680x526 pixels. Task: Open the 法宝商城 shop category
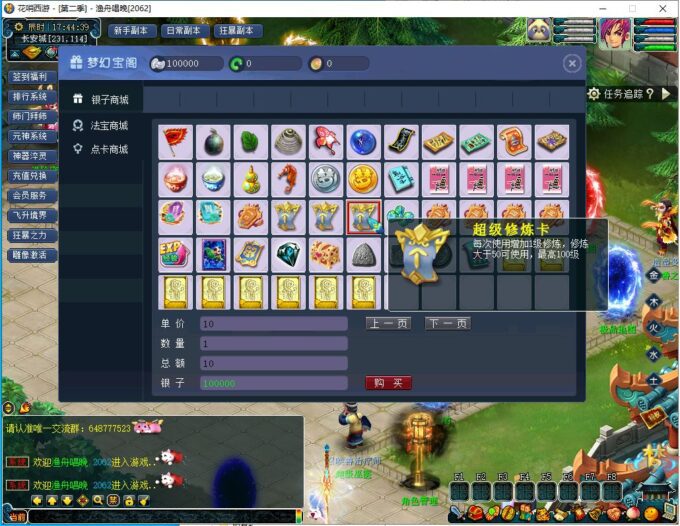(109, 125)
